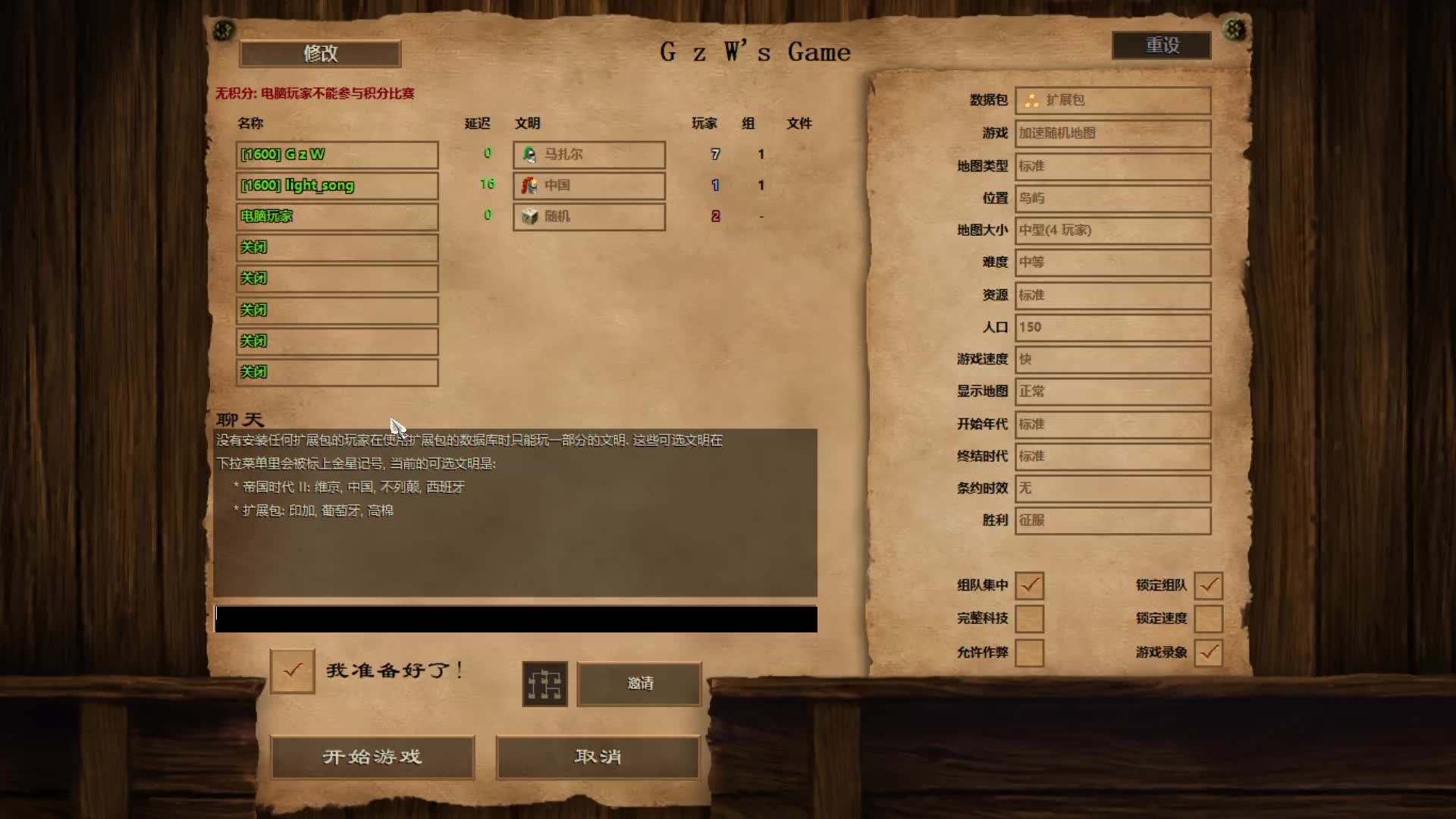This screenshot has width=1456, height=819.
Task: Click the China civilization icon
Action: pyautogui.click(x=529, y=186)
